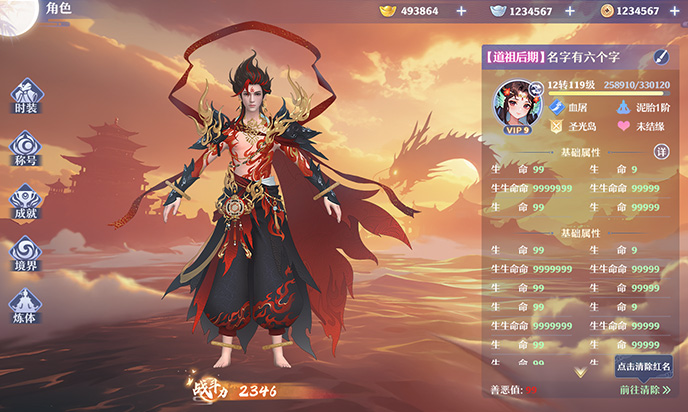Open the 炼体 (Body Refining) menu
The width and height of the screenshot is (688, 412).
[27, 304]
